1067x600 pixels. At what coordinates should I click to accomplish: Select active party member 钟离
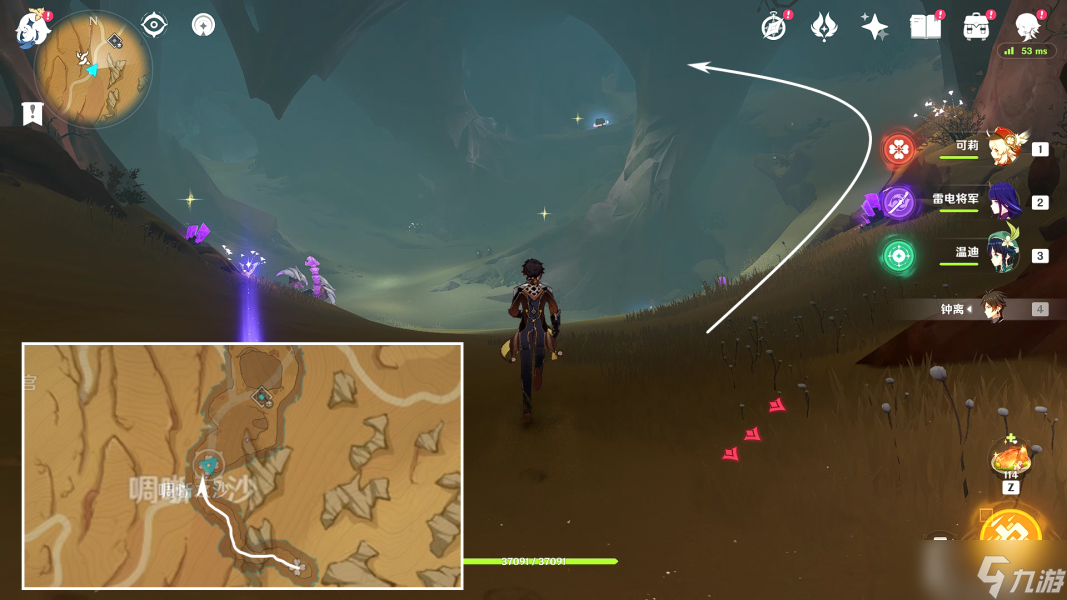[992, 308]
